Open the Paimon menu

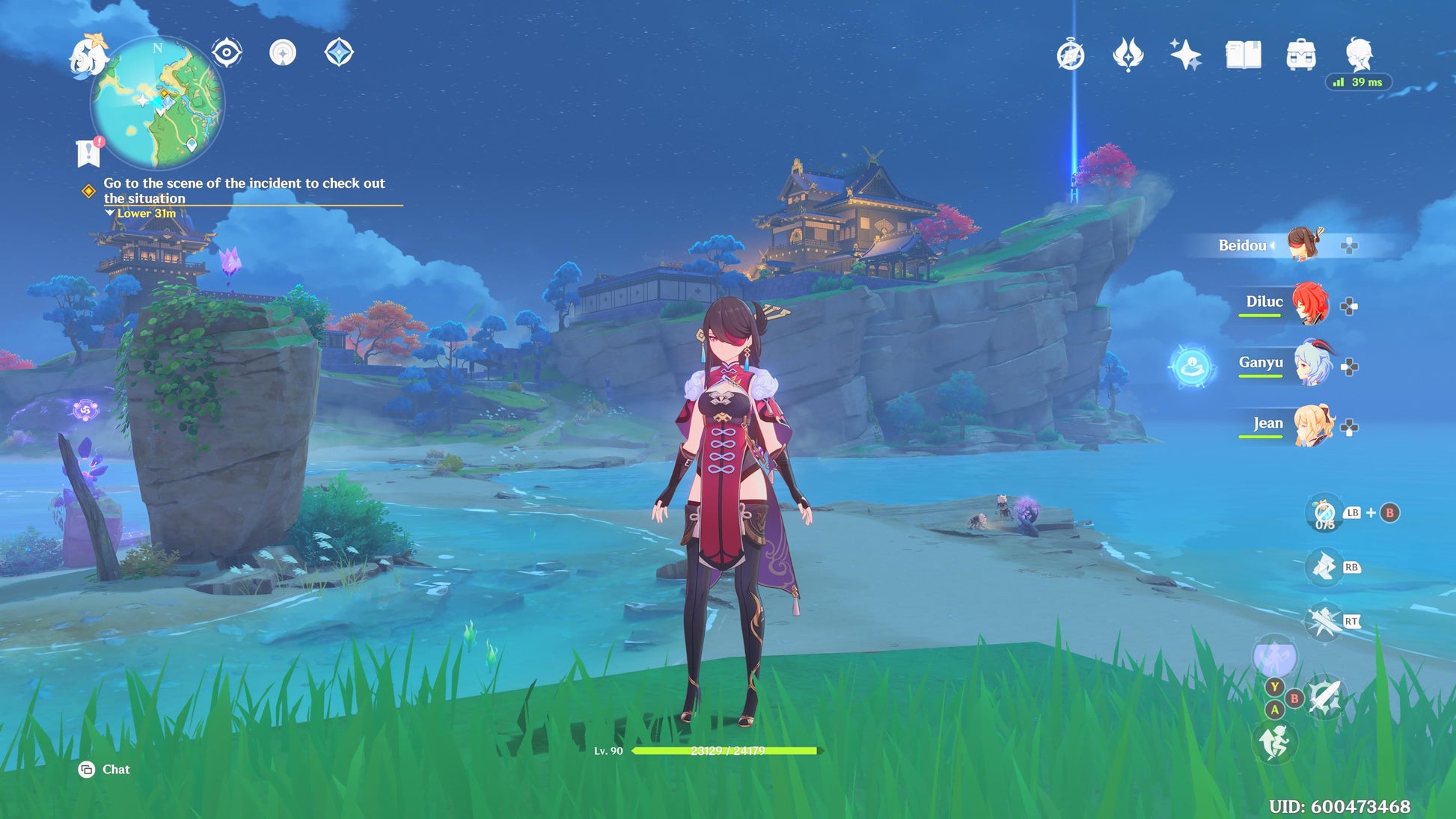coord(87,56)
